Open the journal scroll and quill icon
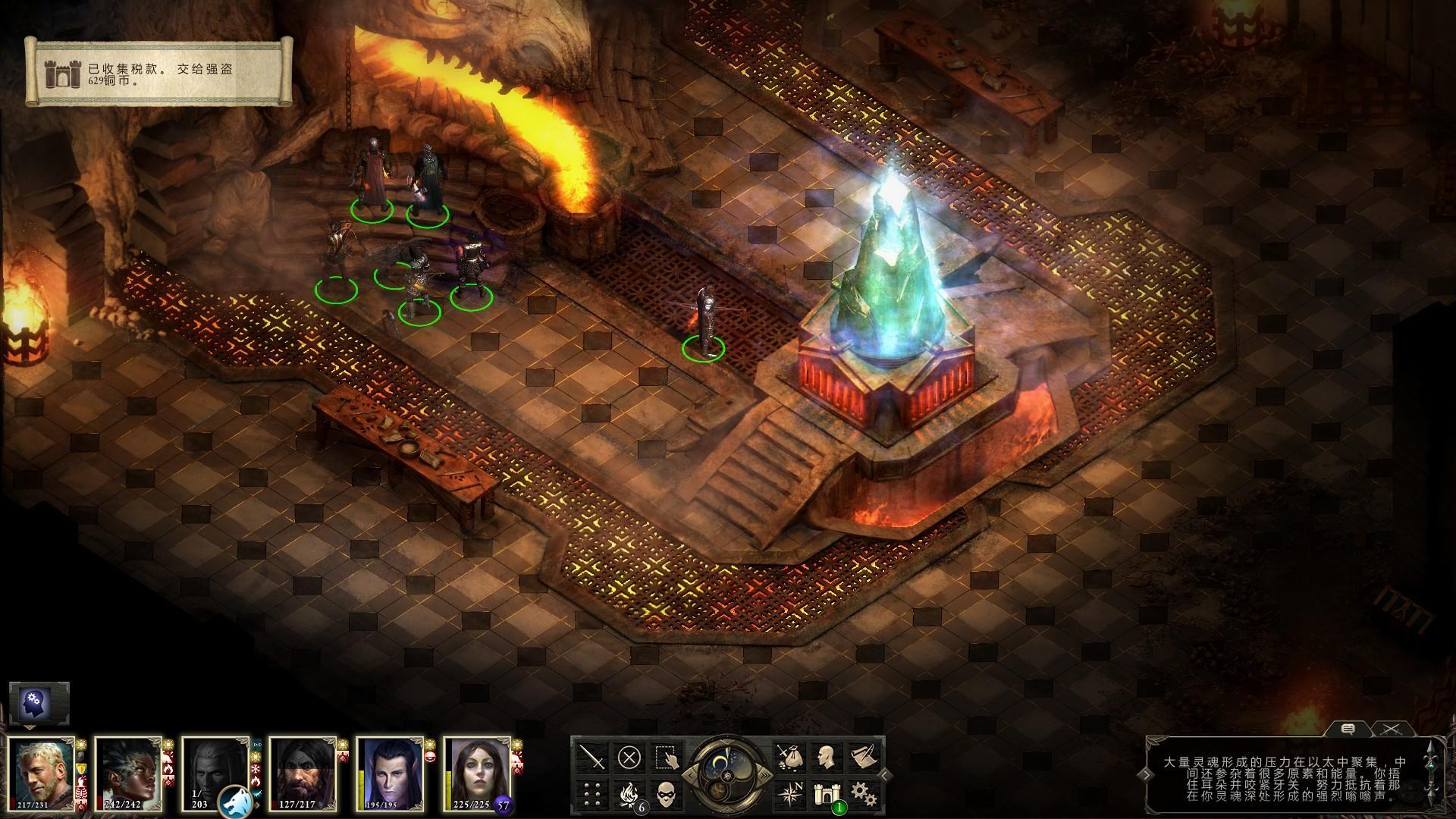This screenshot has height=819, width=1456. (x=861, y=757)
